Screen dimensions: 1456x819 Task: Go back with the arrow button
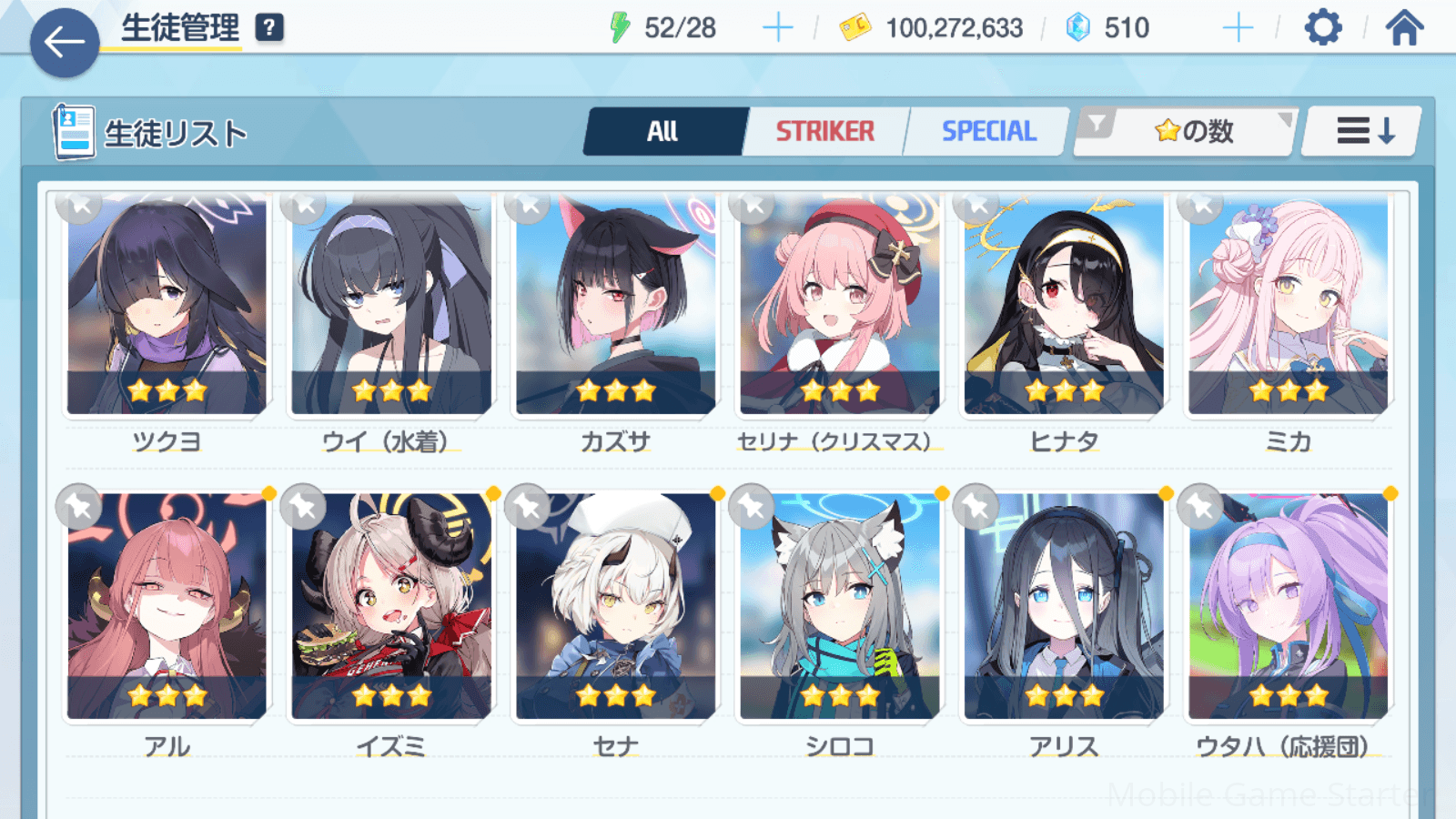click(x=64, y=42)
